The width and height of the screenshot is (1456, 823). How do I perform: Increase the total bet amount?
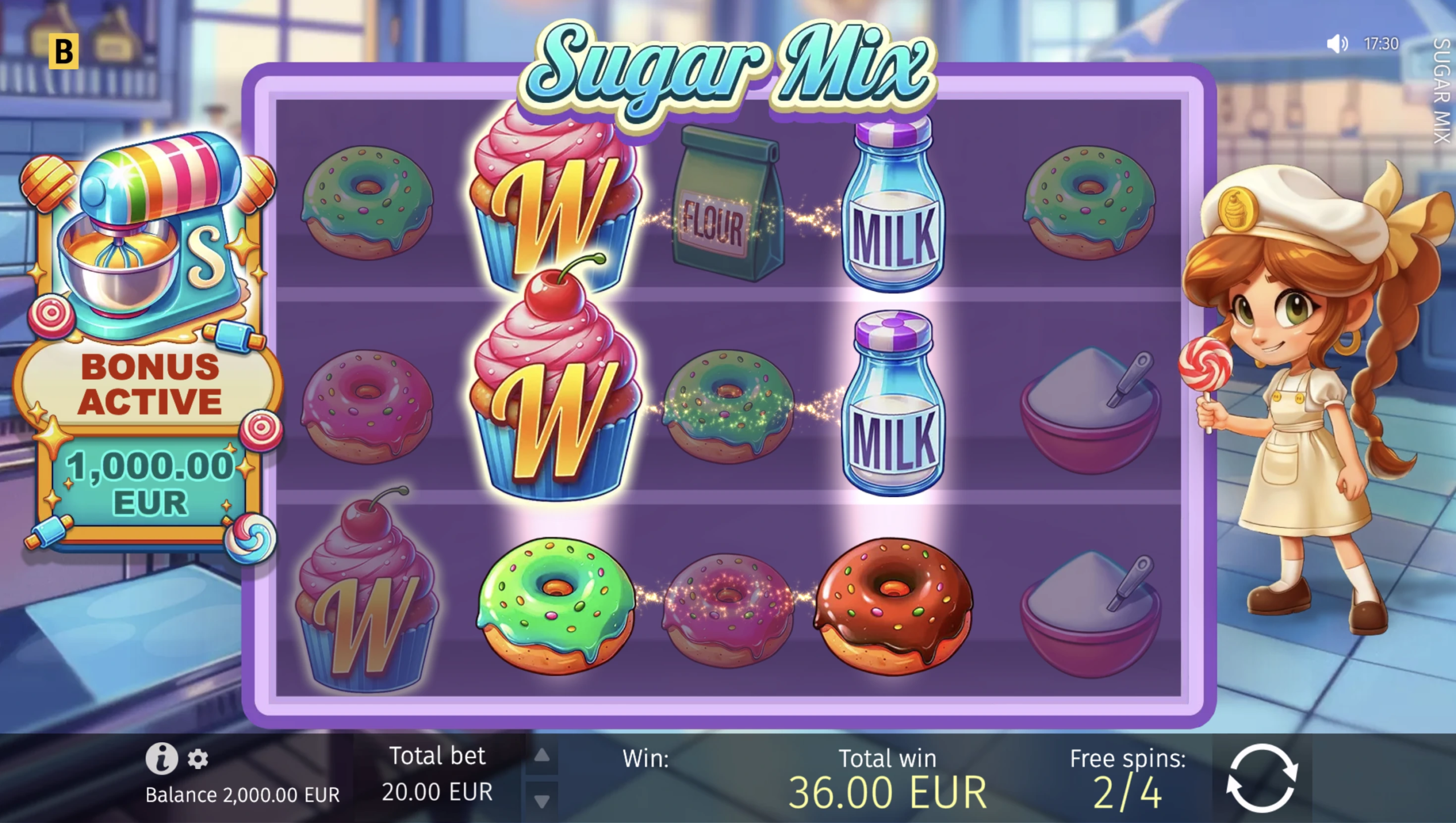coord(542,755)
